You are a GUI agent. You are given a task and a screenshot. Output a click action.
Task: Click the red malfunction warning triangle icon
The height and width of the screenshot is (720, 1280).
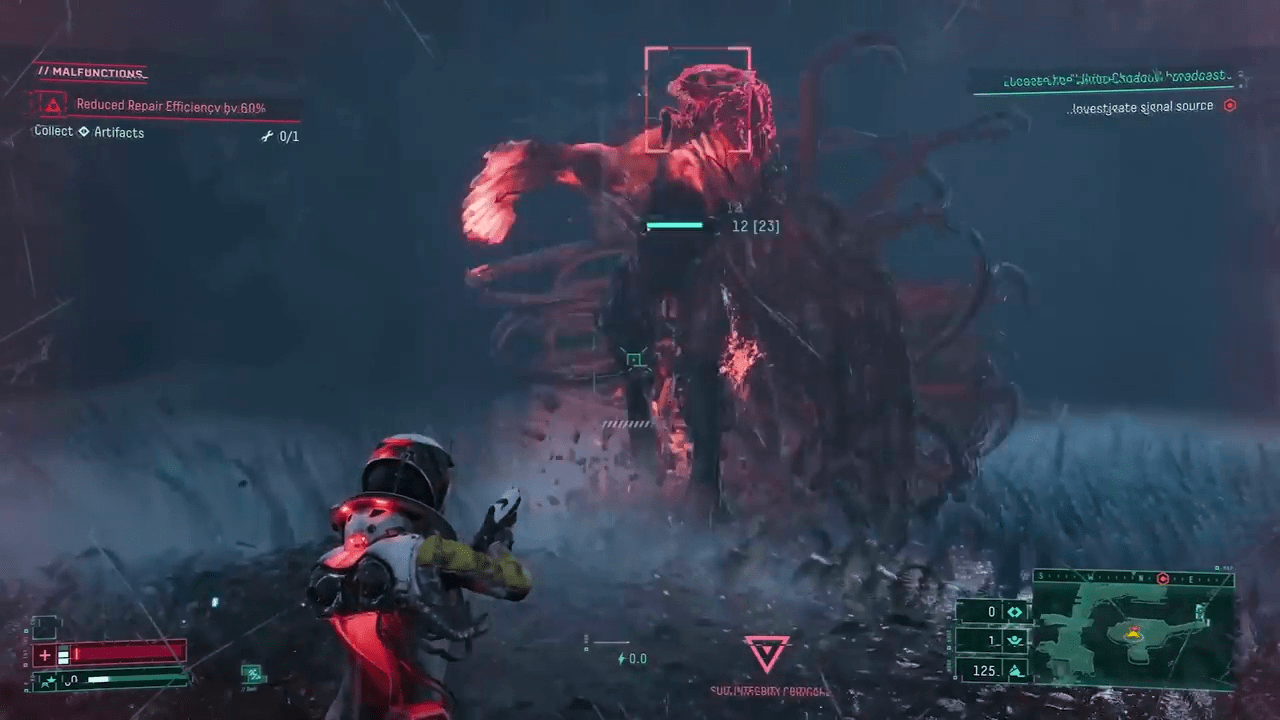pyautogui.click(x=52, y=104)
